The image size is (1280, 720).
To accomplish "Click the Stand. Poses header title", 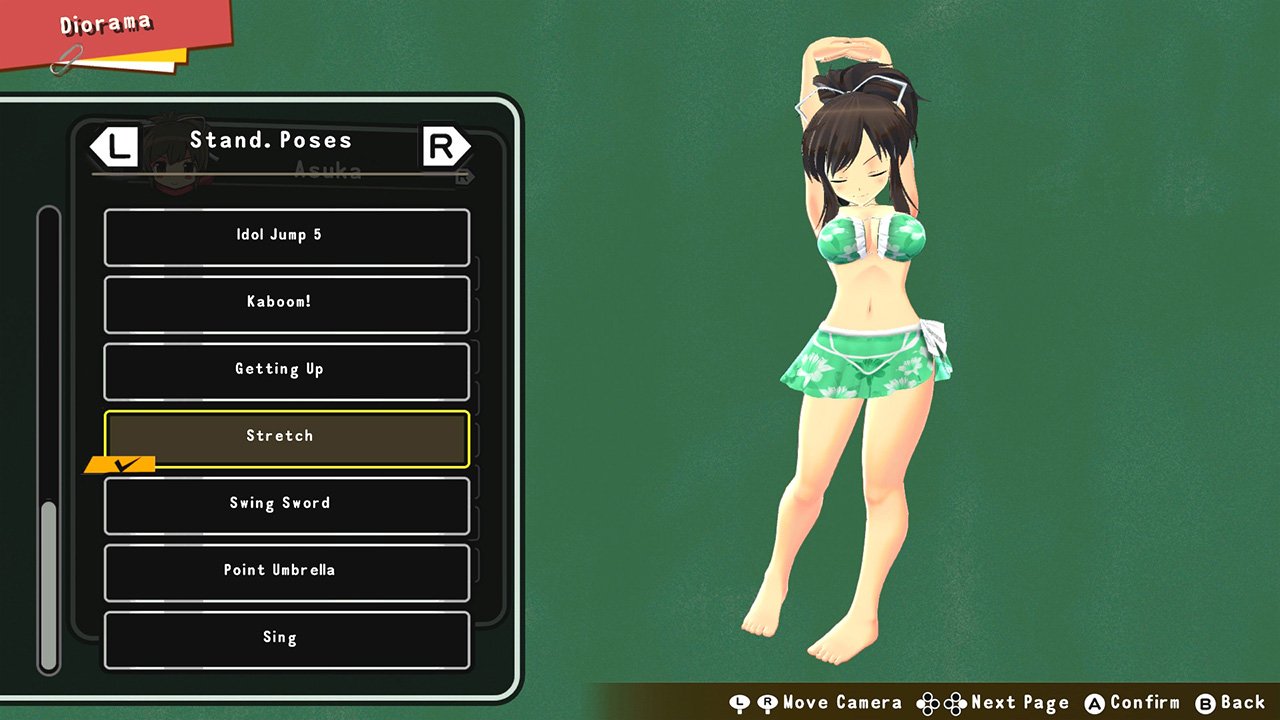I will pyautogui.click(x=271, y=140).
